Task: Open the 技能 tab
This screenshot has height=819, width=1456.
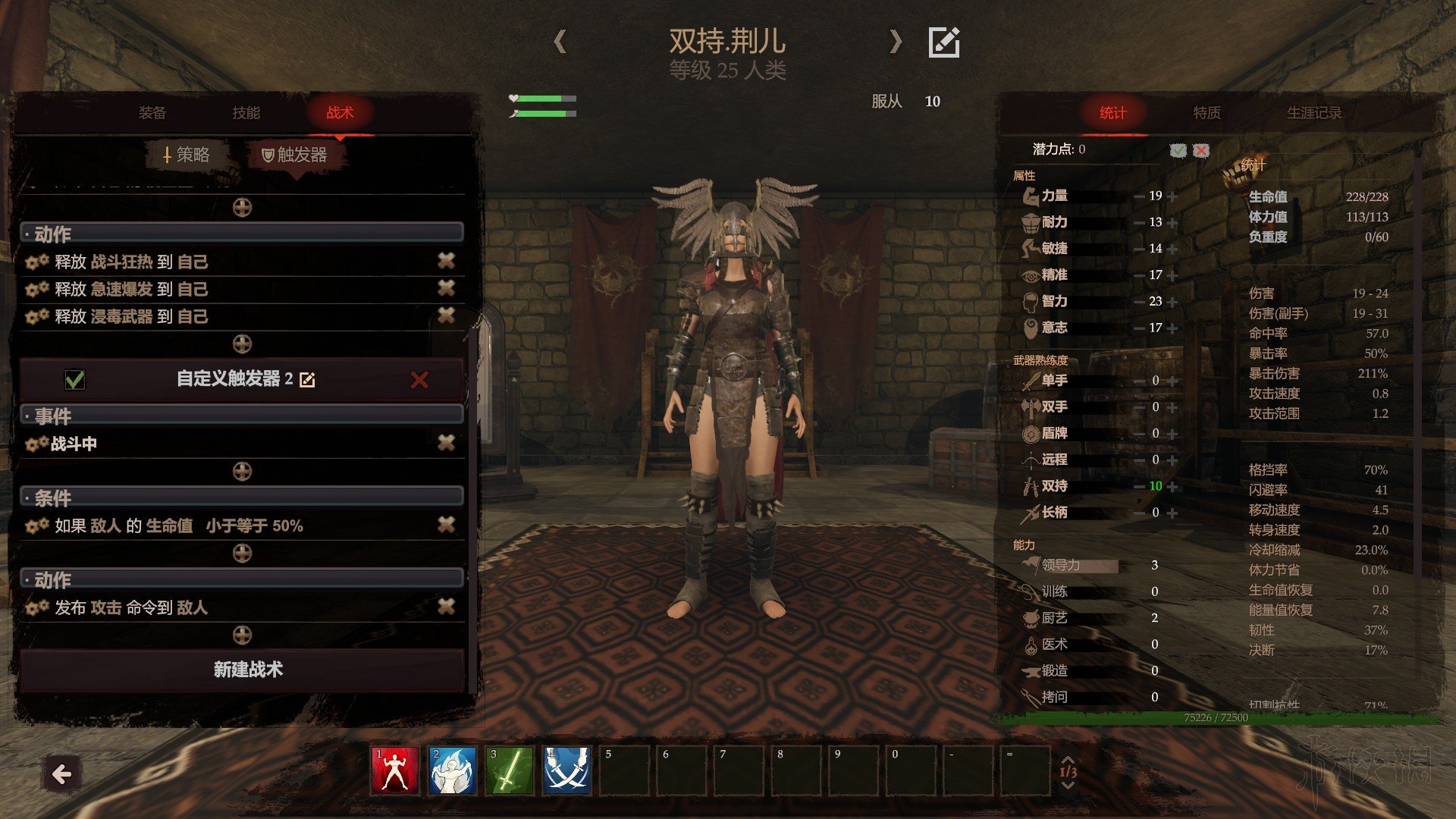Action: (x=246, y=113)
